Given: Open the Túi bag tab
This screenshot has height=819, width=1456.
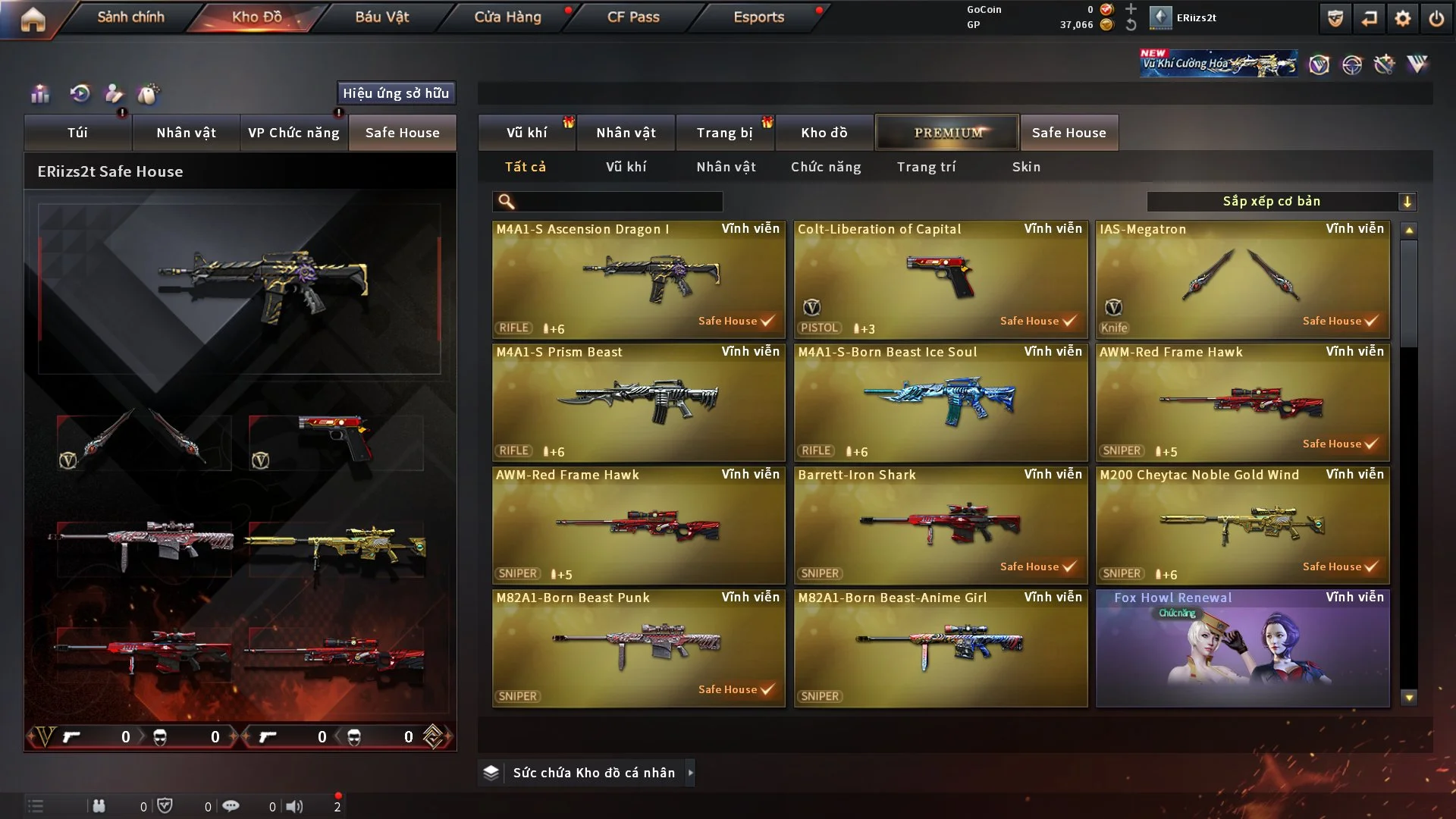Looking at the screenshot, I should (77, 133).
